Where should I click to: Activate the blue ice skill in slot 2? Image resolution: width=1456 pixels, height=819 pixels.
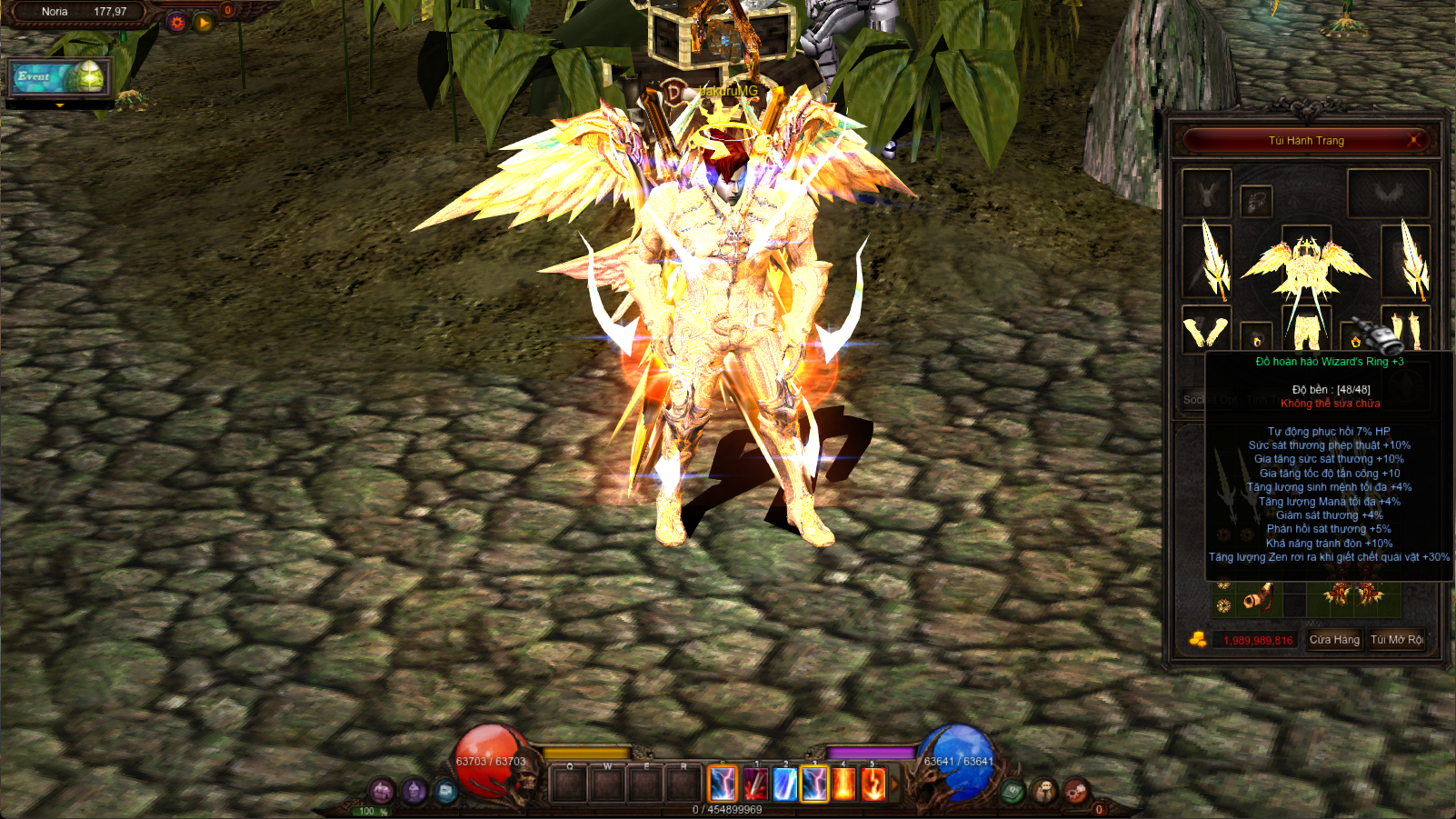[x=784, y=784]
